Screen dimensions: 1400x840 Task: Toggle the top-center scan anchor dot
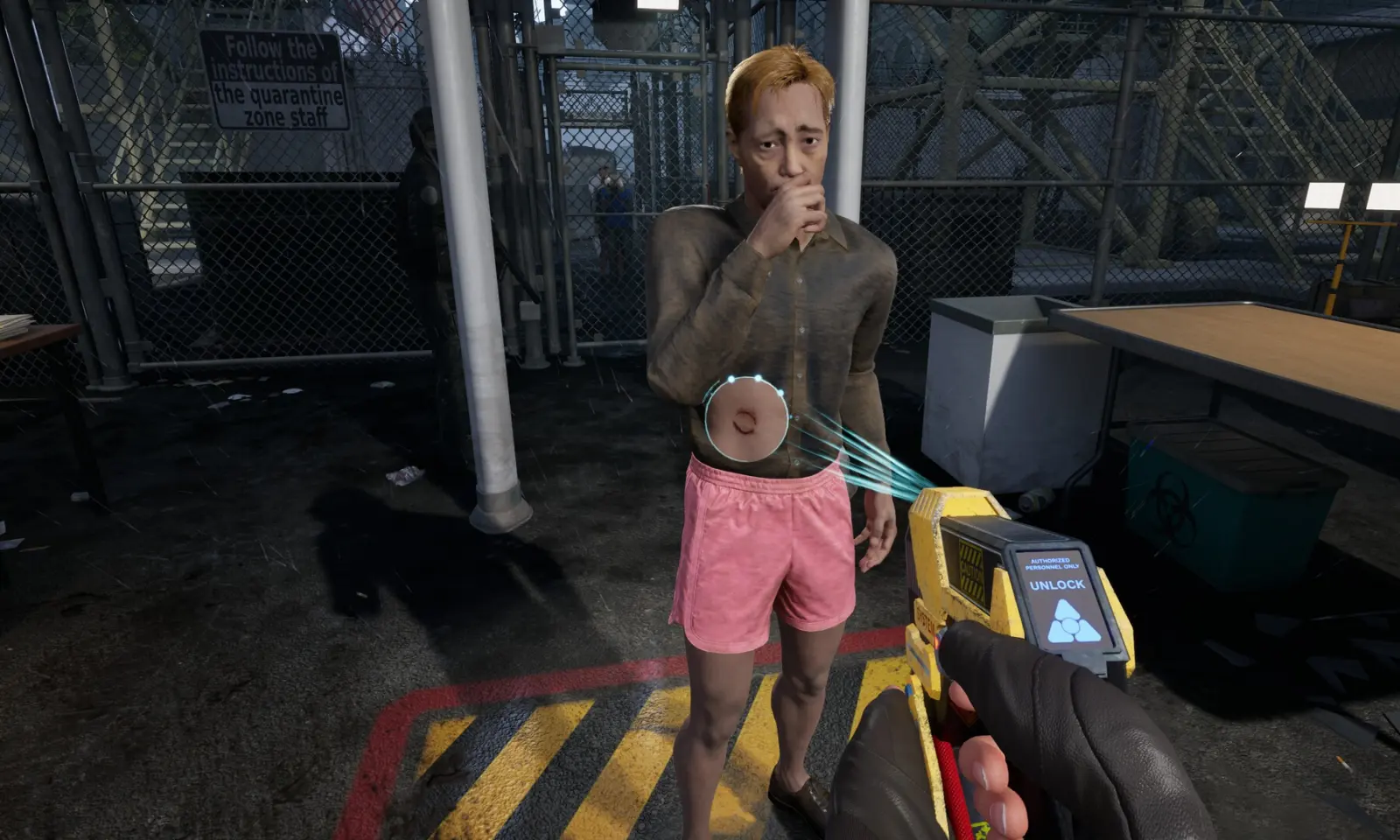click(758, 378)
